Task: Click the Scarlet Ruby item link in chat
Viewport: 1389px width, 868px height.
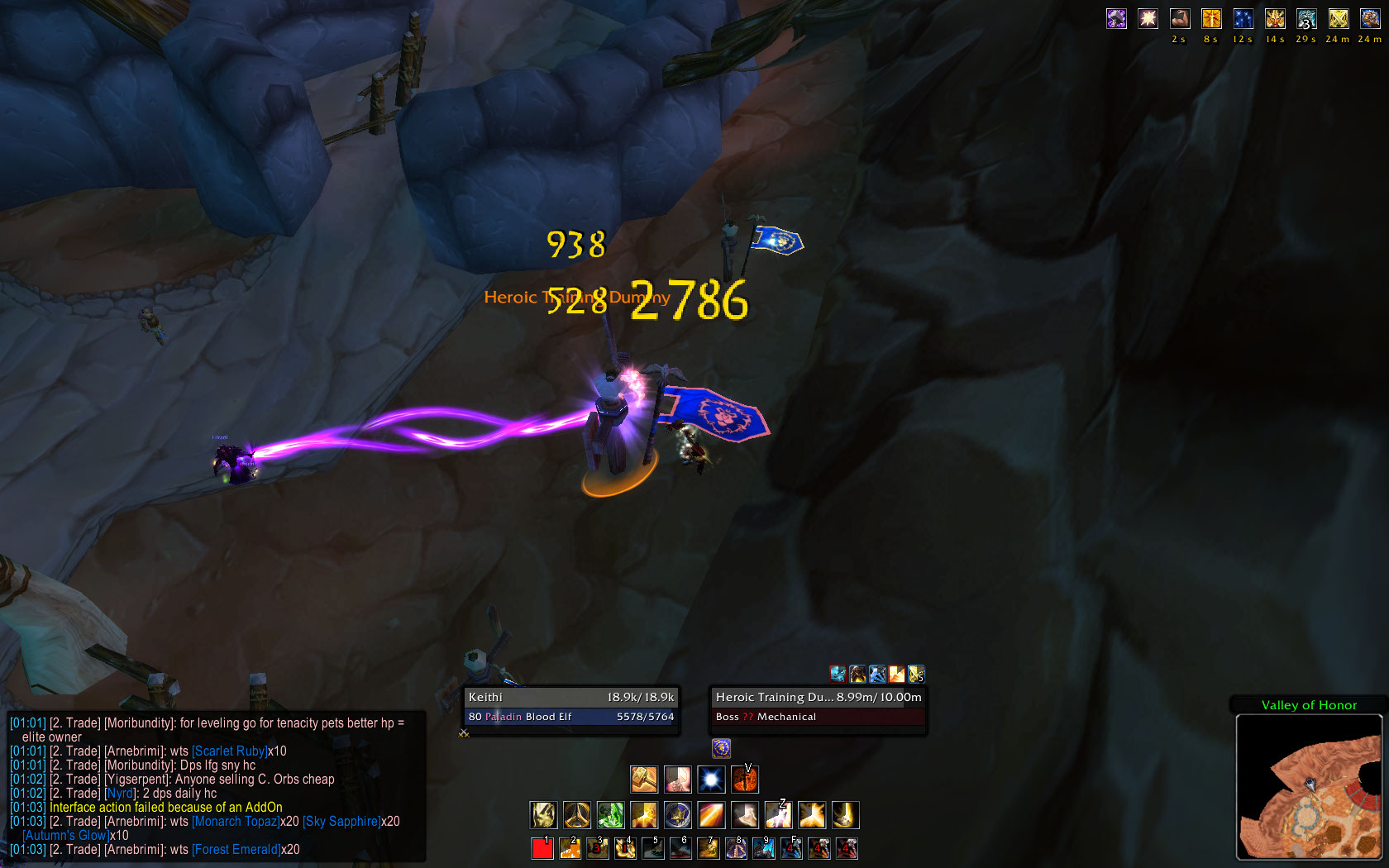Action: pos(229,751)
